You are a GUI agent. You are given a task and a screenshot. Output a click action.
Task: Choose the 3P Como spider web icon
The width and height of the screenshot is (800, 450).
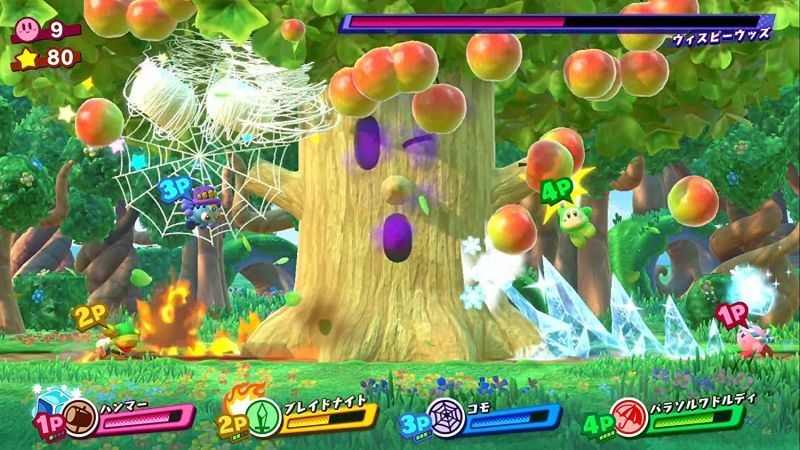tap(444, 417)
